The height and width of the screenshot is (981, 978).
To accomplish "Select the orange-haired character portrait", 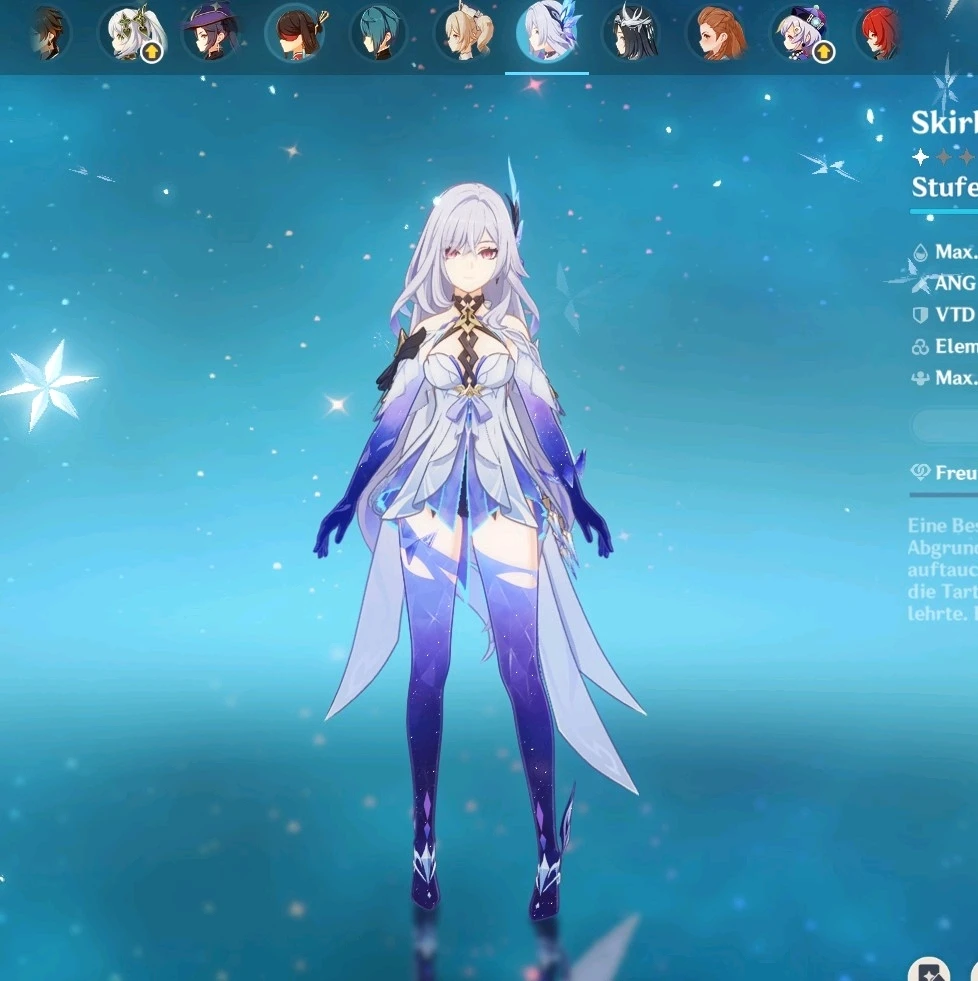I will 716,33.
